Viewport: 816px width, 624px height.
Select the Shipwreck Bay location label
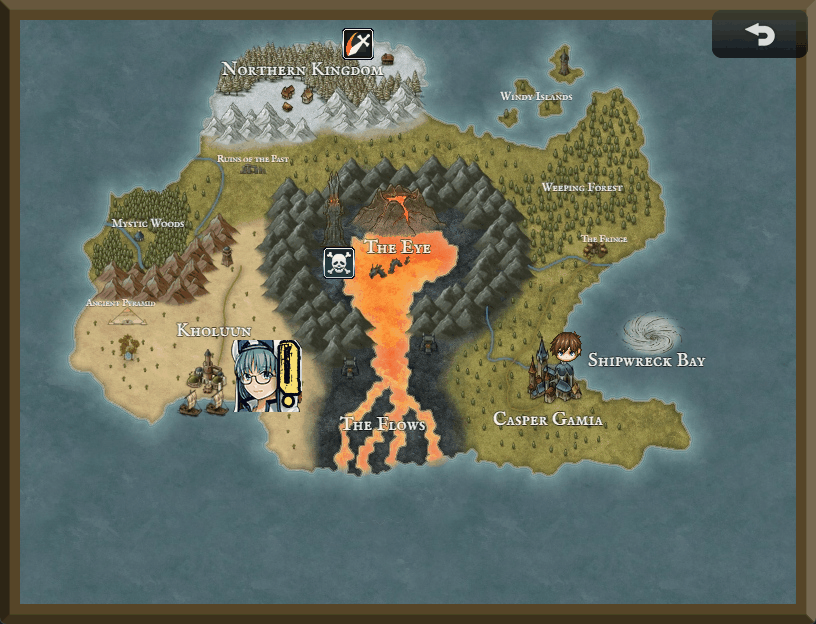[646, 360]
